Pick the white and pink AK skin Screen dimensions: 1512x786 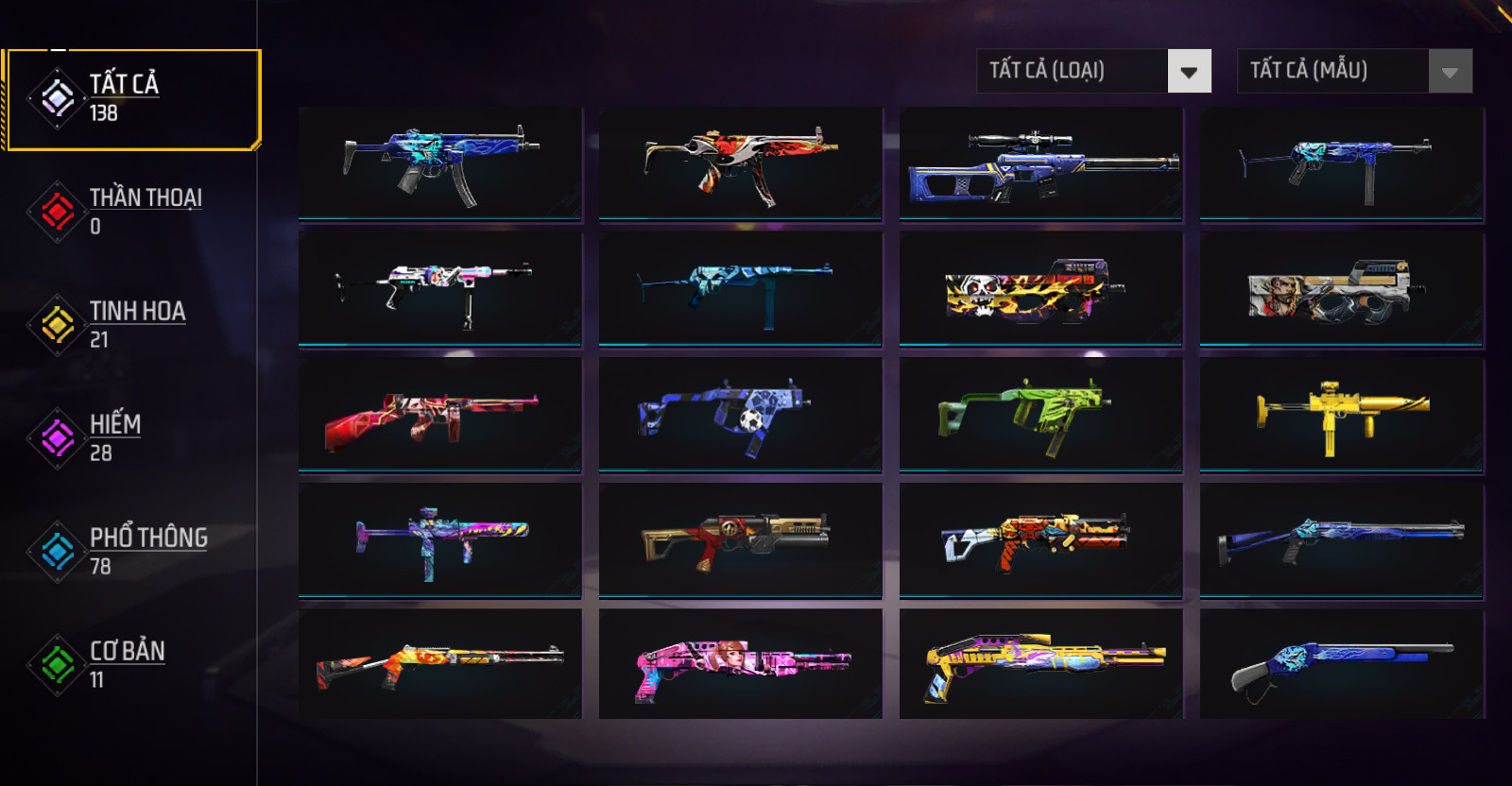pyautogui.click(x=439, y=289)
